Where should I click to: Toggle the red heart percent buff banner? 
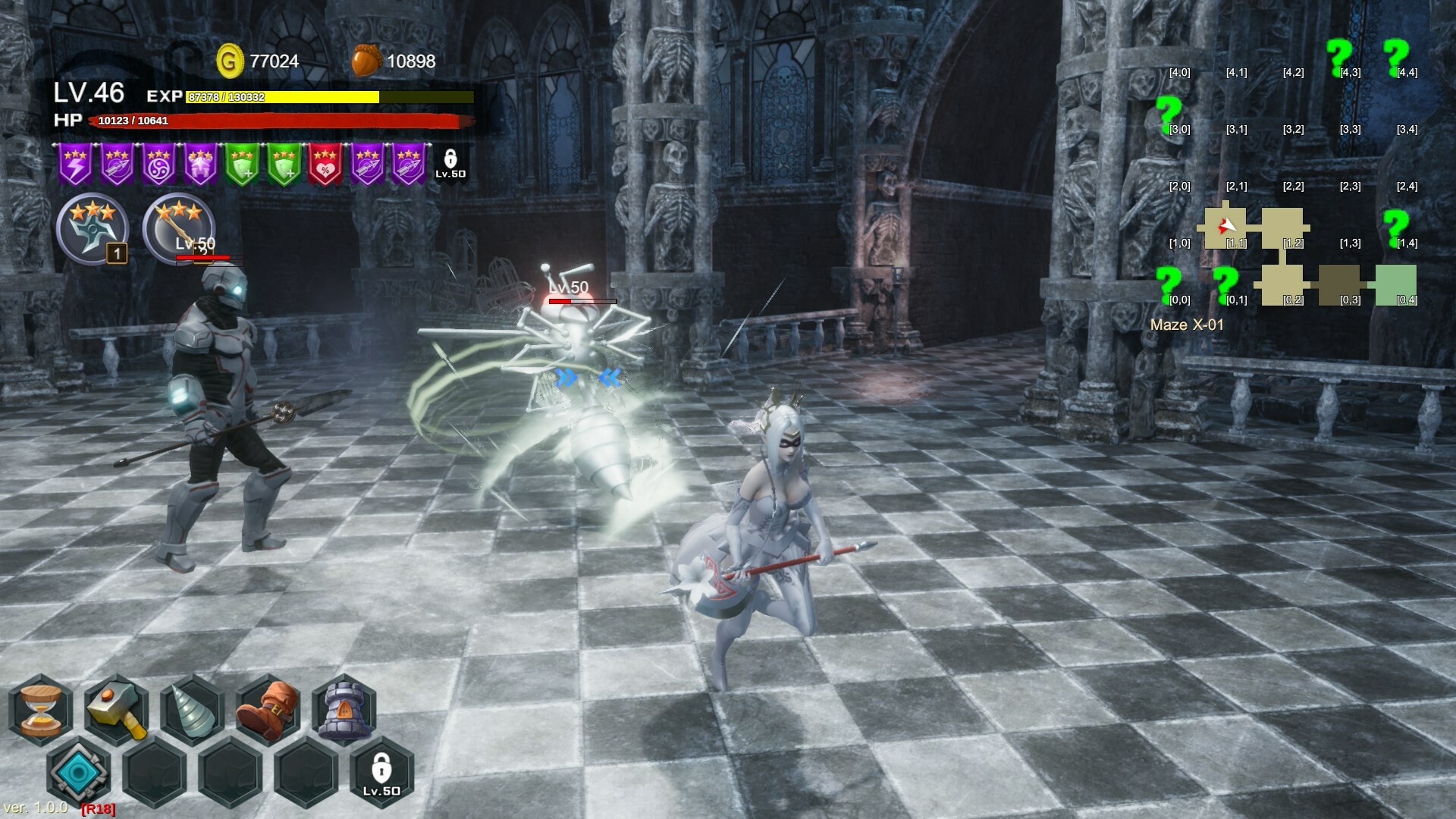(326, 163)
